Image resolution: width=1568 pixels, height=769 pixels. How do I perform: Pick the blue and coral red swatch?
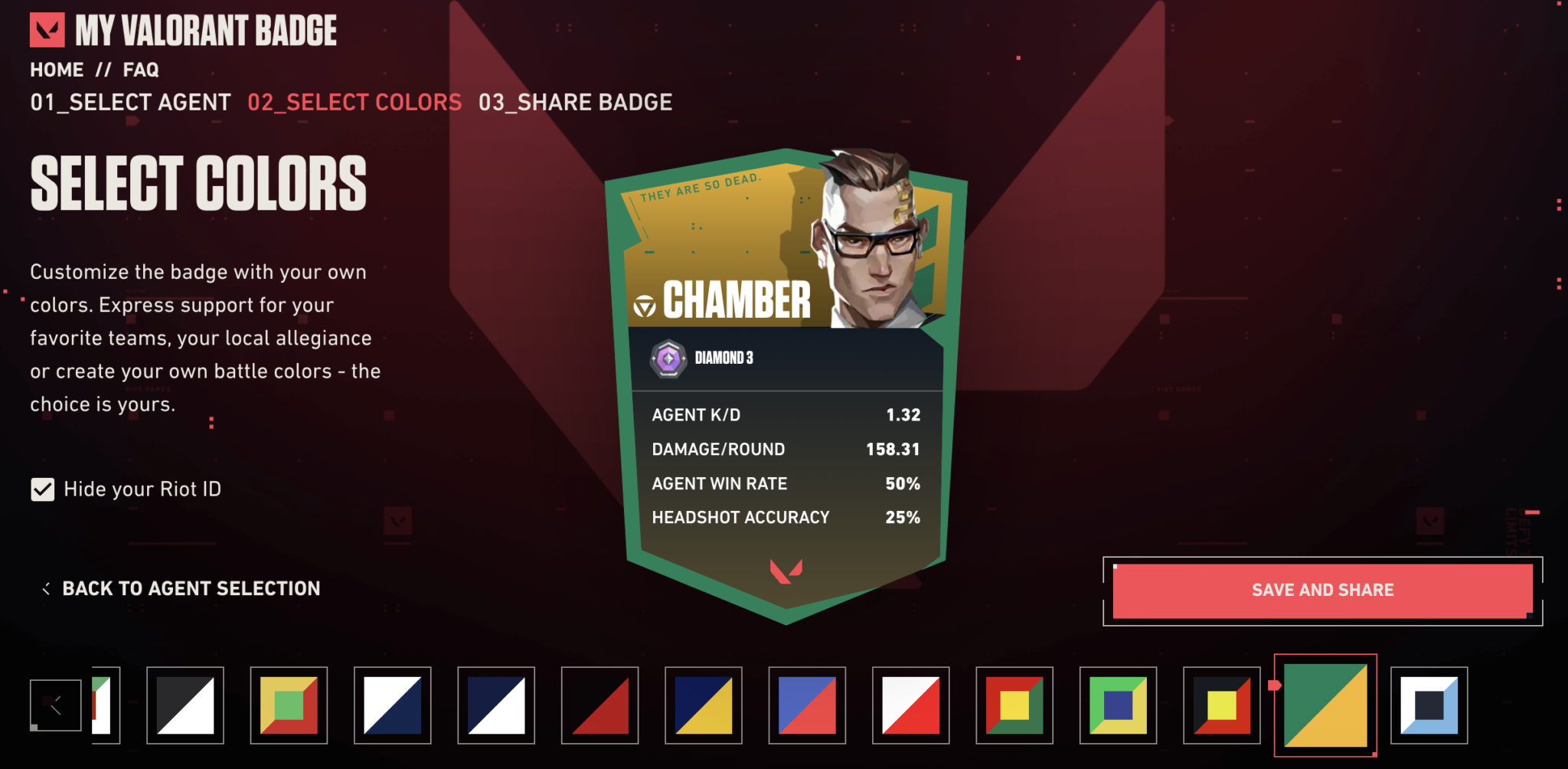pyautogui.click(x=807, y=705)
